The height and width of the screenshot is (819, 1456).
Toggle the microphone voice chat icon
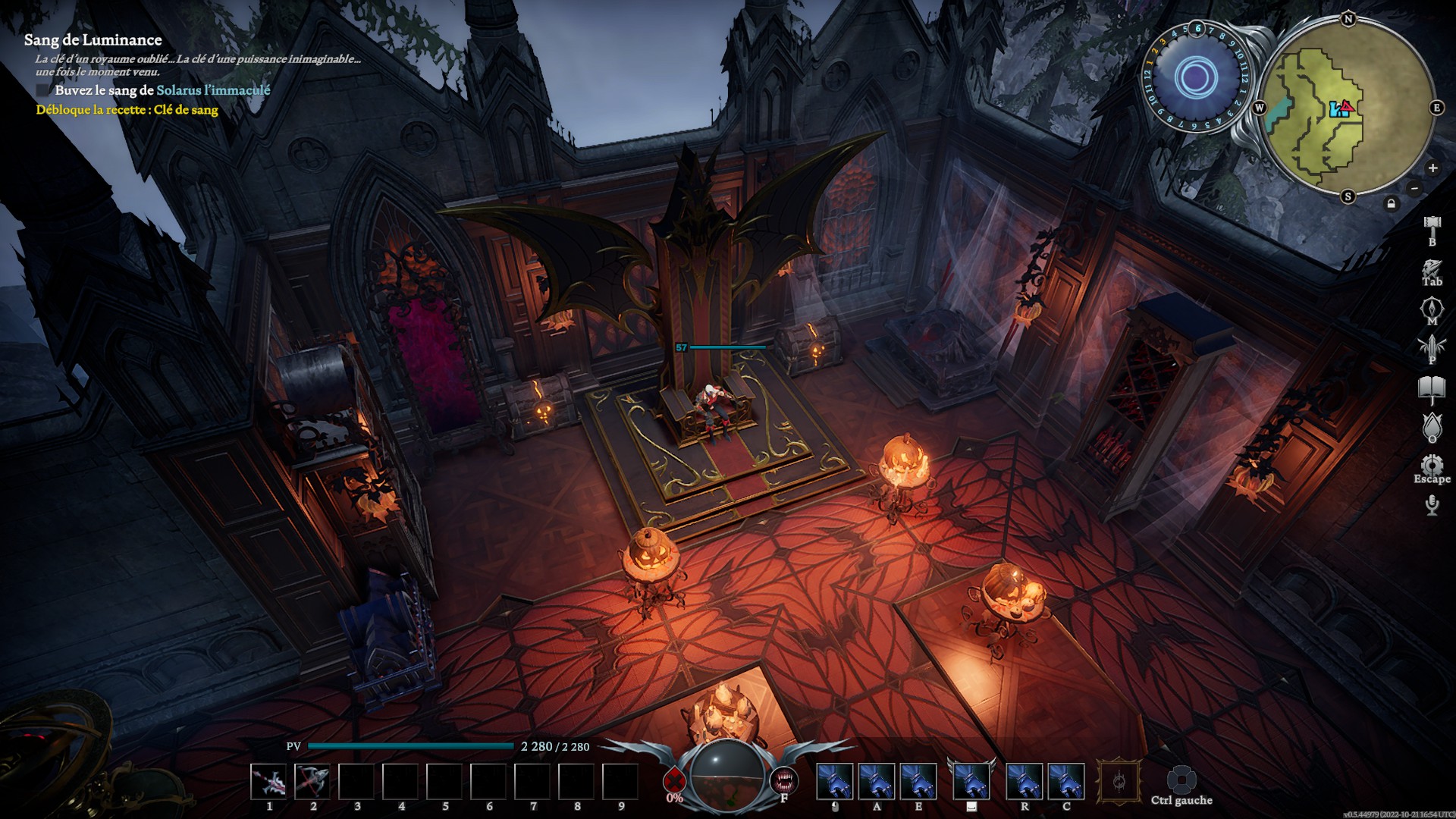pos(1432,504)
